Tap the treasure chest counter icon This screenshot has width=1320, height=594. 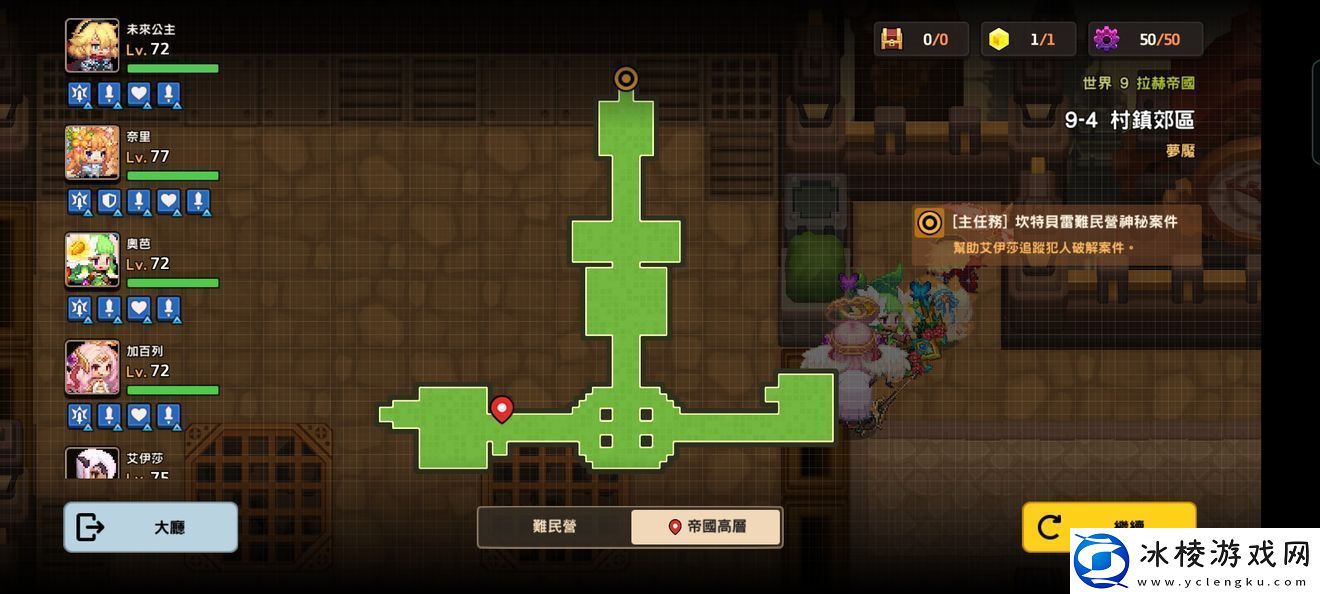tap(891, 39)
